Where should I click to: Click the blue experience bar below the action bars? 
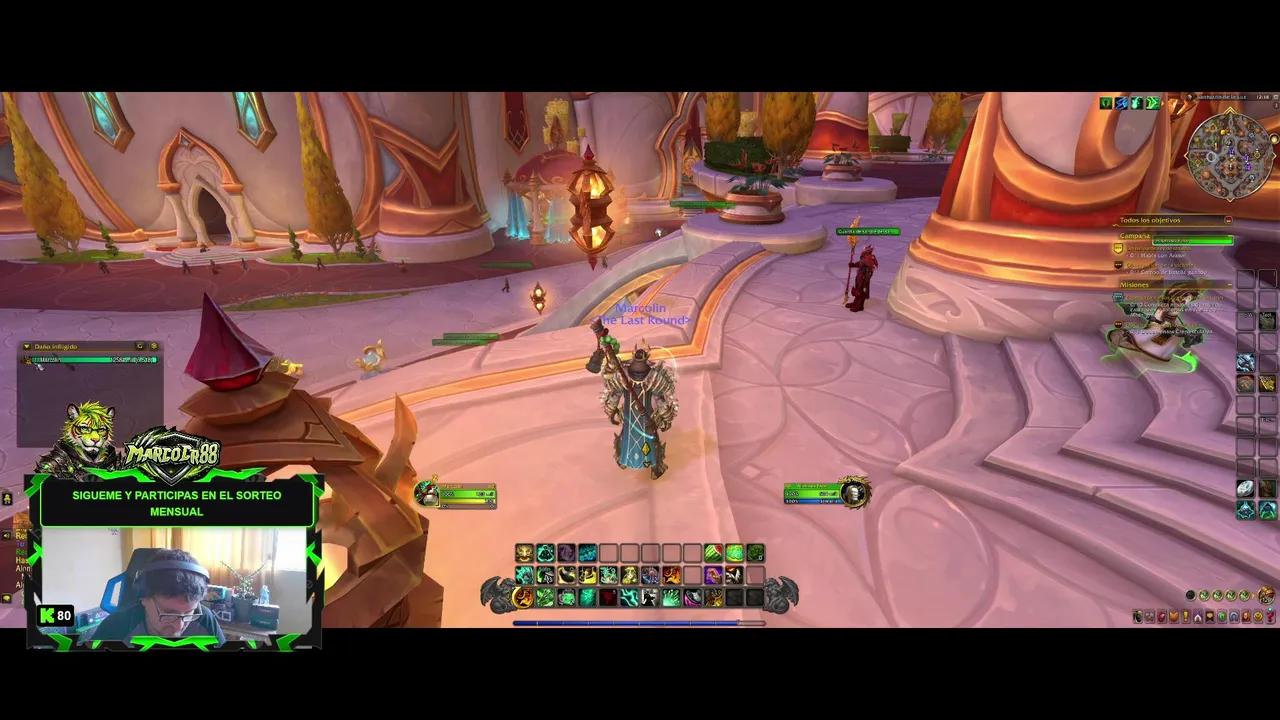640,623
